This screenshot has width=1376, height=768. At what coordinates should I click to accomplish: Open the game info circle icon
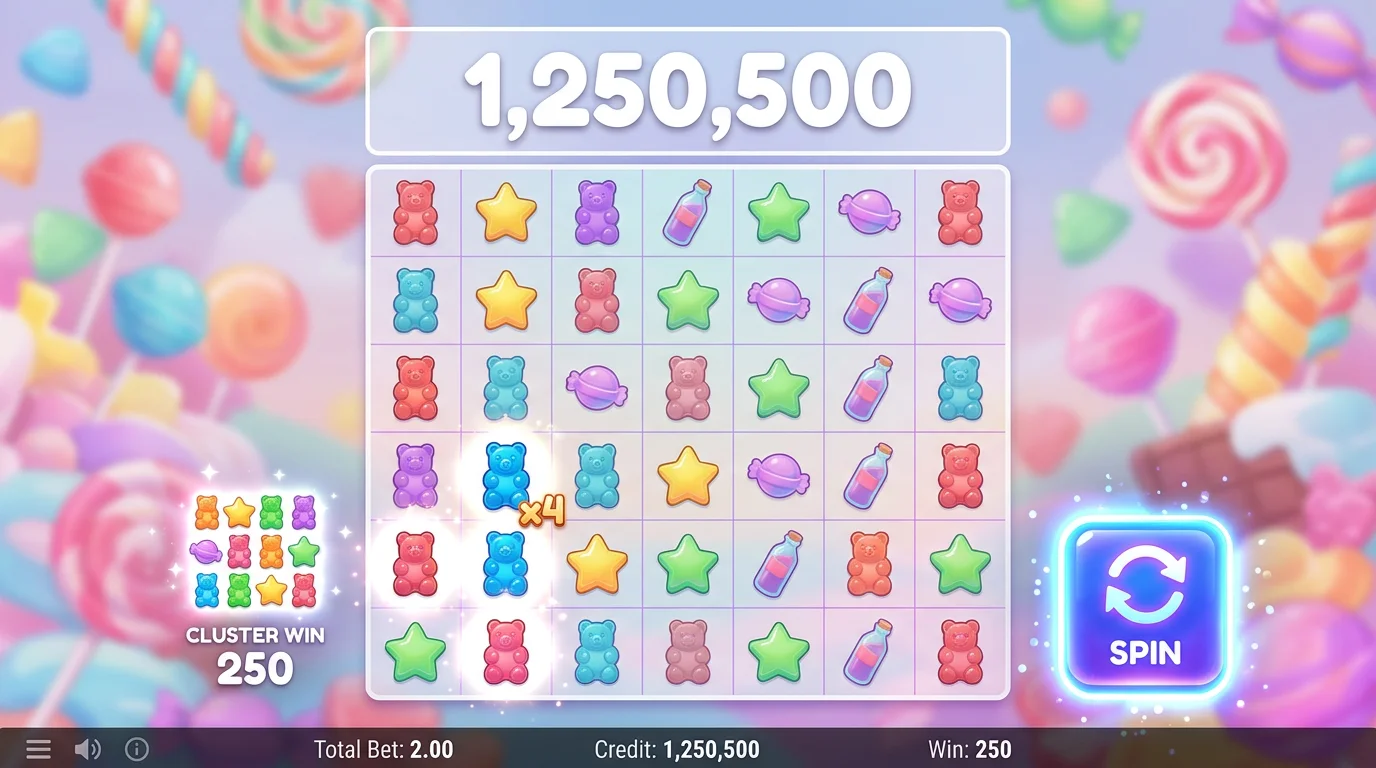(137, 749)
